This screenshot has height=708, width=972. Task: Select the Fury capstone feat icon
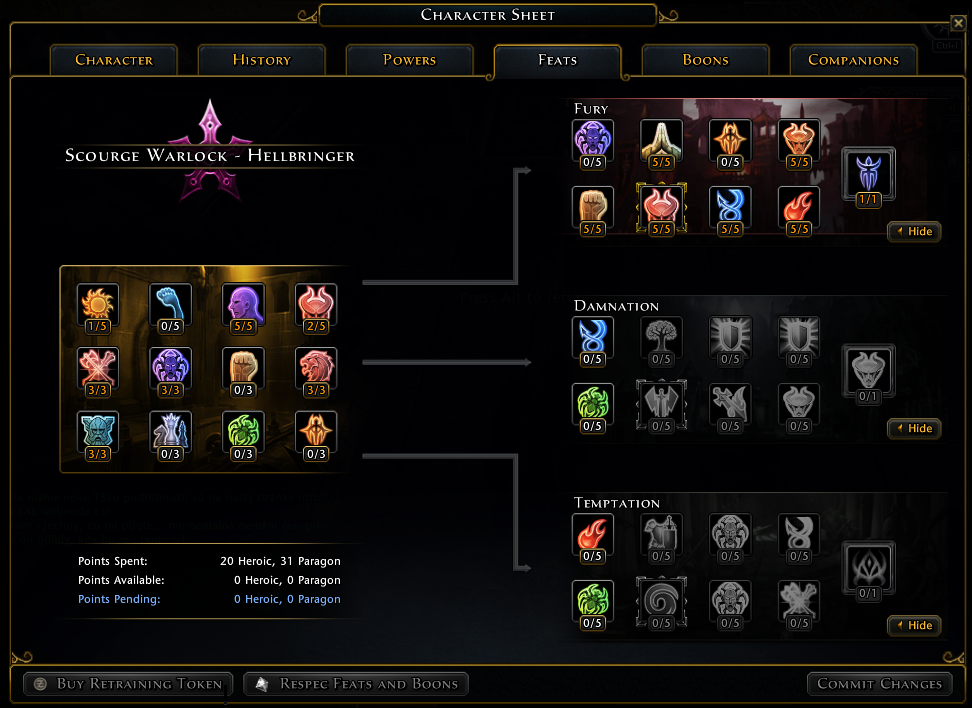[868, 172]
